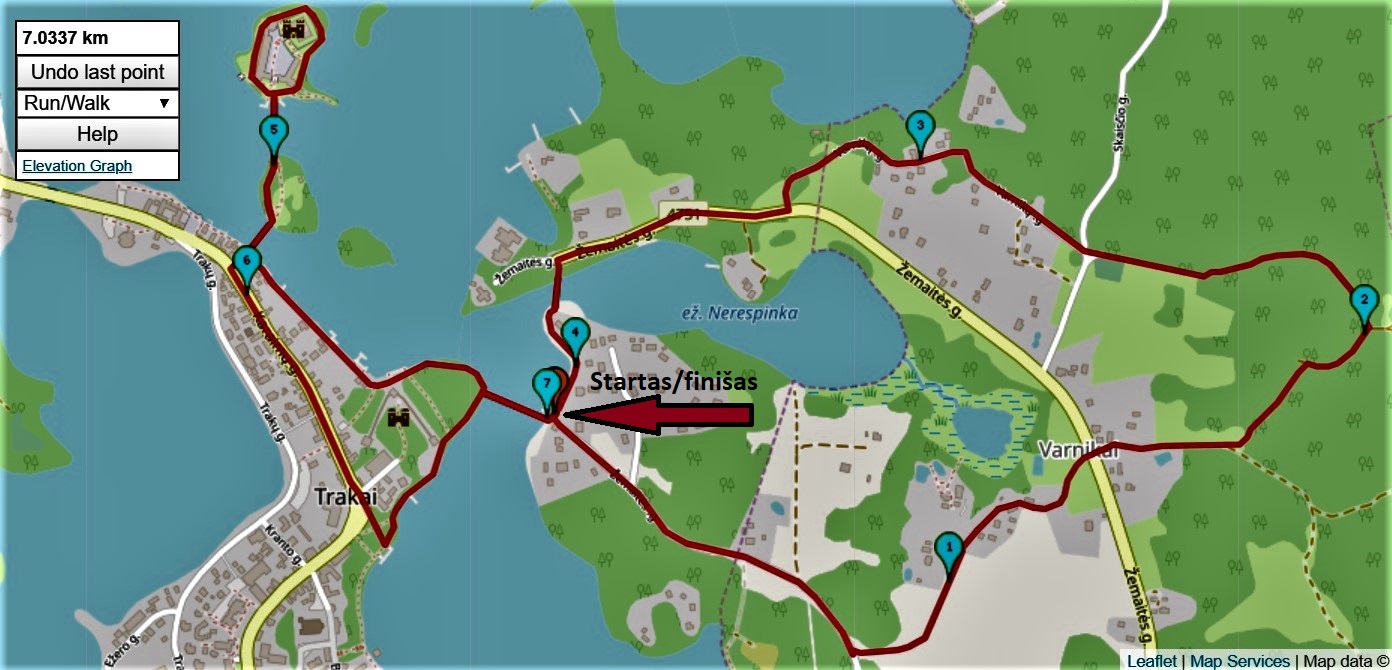Select route marker number 1
The image size is (1392, 670).
948,548
